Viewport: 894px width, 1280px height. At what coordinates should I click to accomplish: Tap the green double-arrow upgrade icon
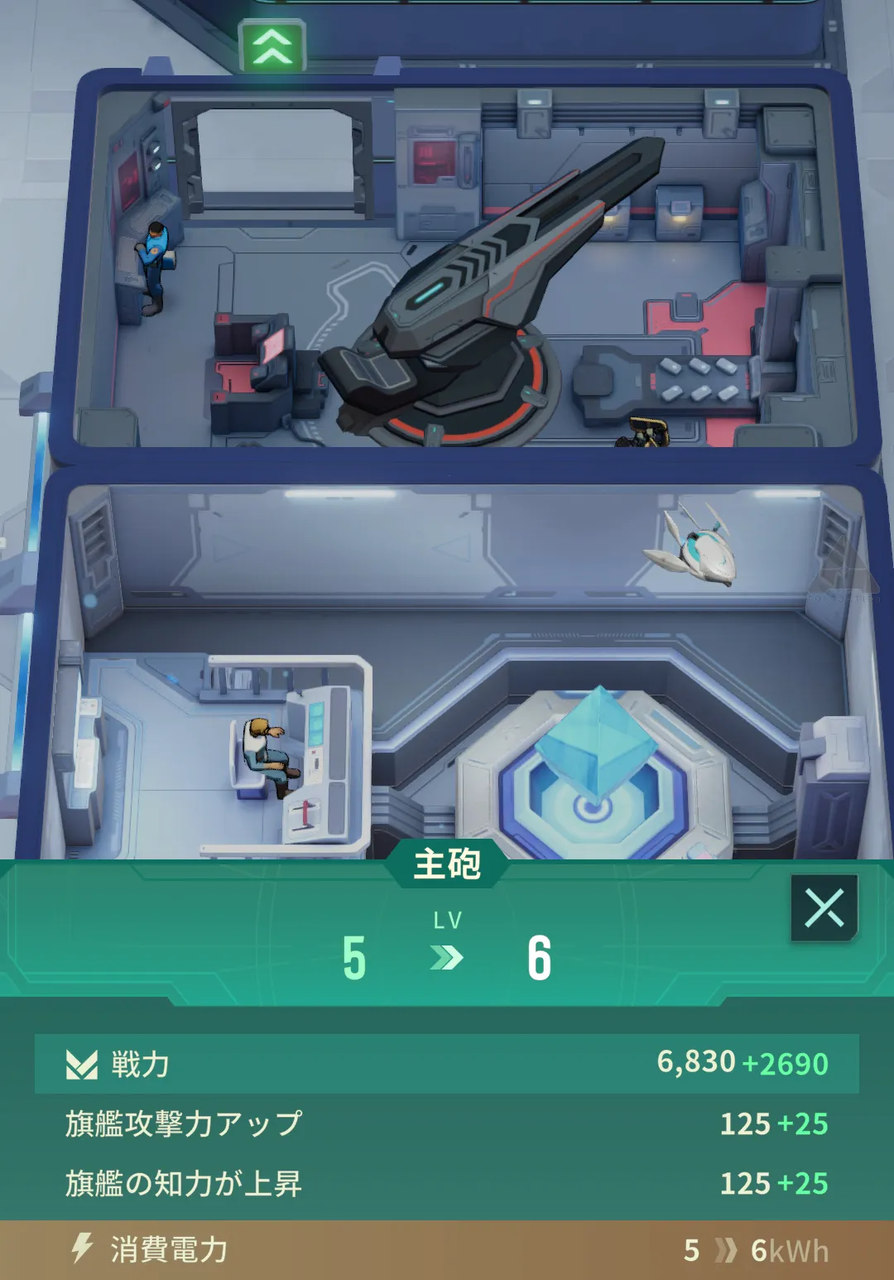click(x=272, y=45)
